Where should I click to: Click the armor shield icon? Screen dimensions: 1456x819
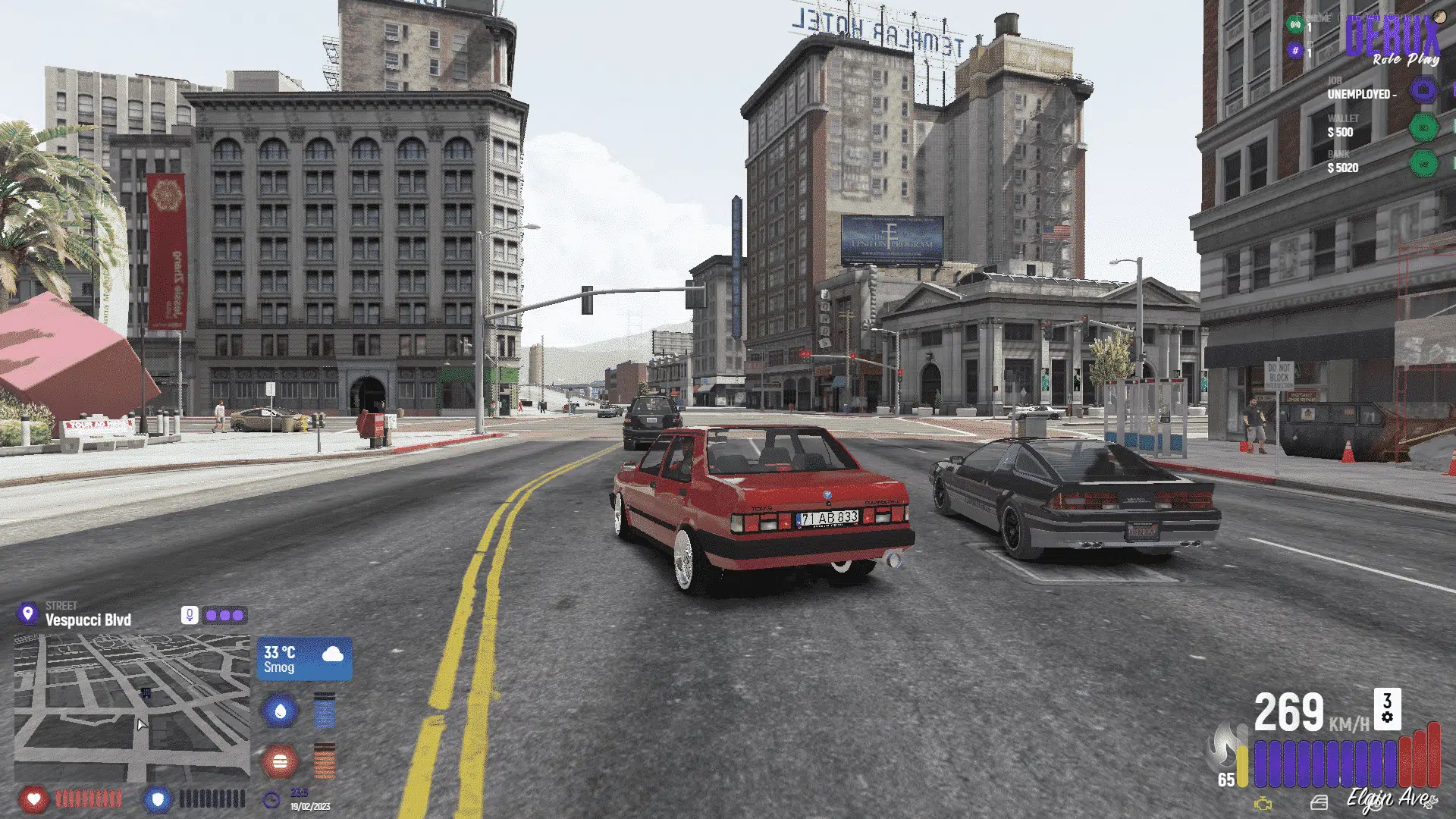pyautogui.click(x=158, y=799)
